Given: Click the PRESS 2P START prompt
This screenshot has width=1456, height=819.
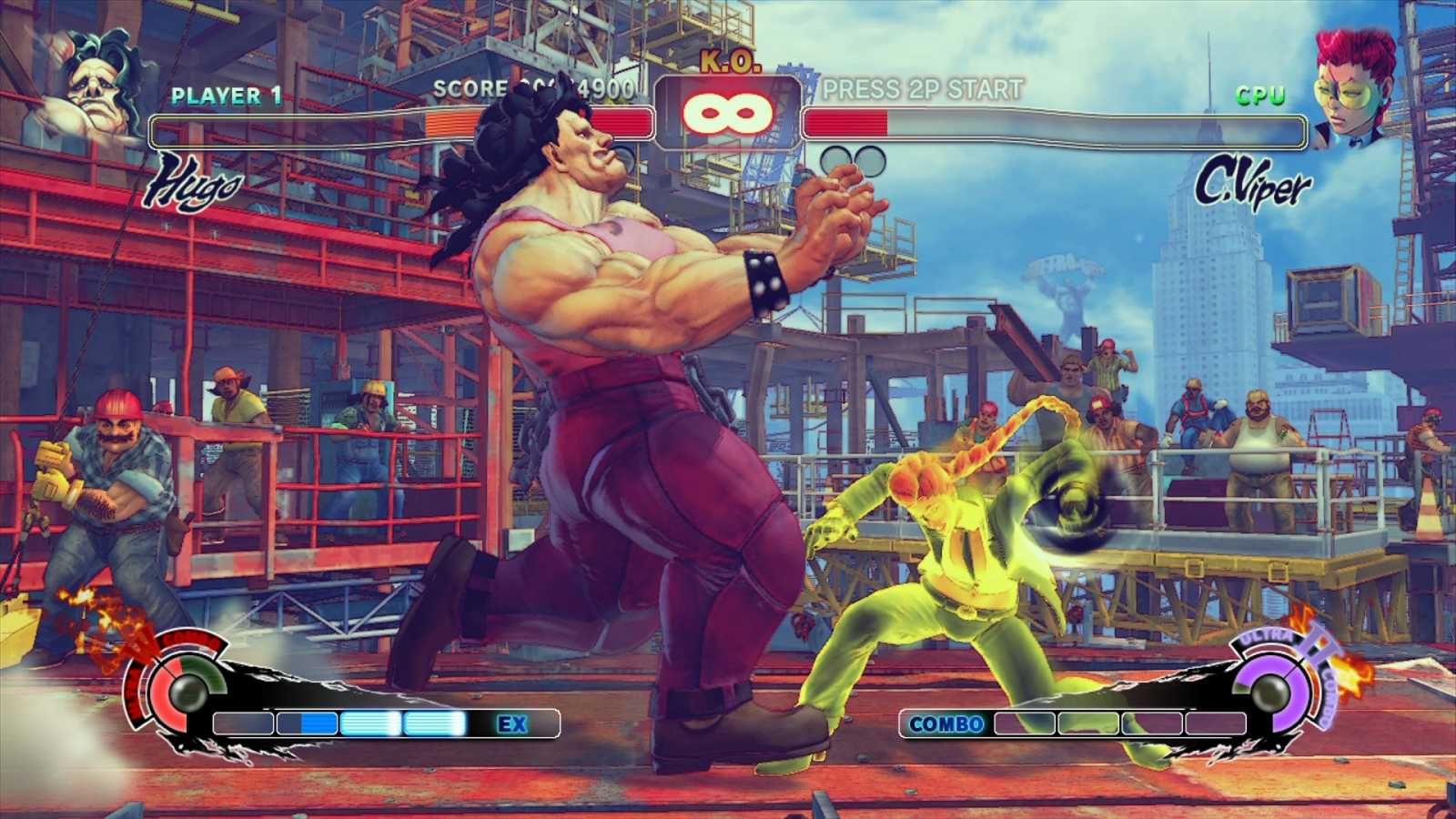Looking at the screenshot, I should coord(924,89).
